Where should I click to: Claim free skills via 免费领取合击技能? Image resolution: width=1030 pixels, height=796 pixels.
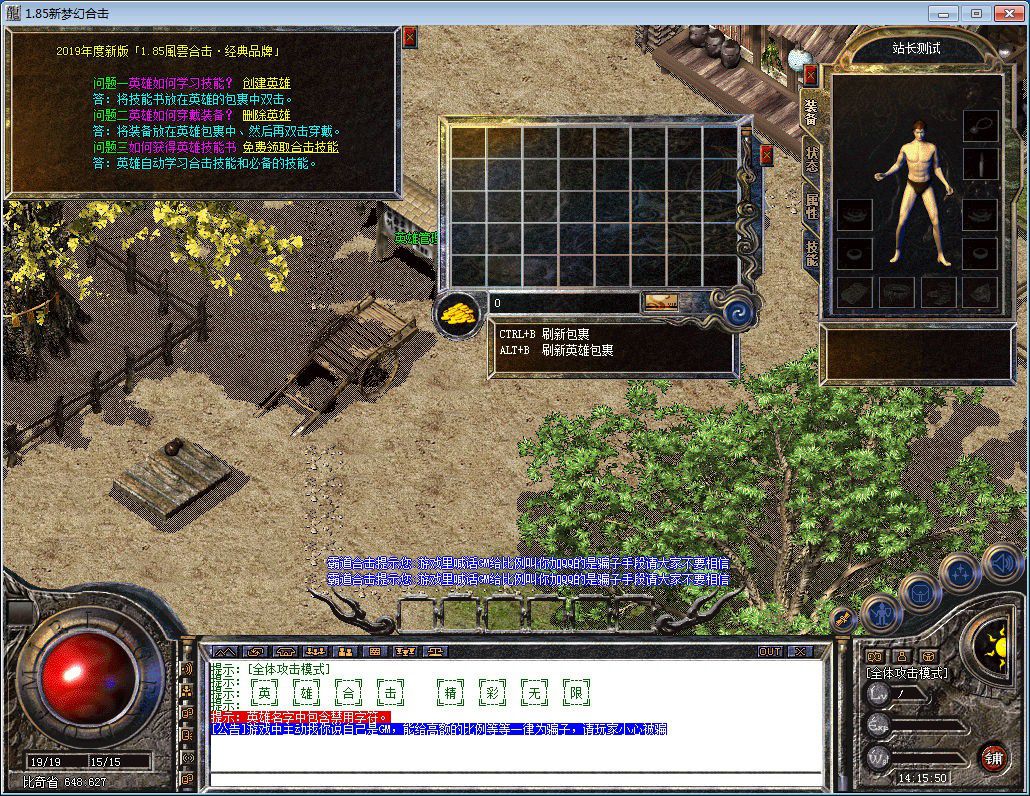coord(290,147)
